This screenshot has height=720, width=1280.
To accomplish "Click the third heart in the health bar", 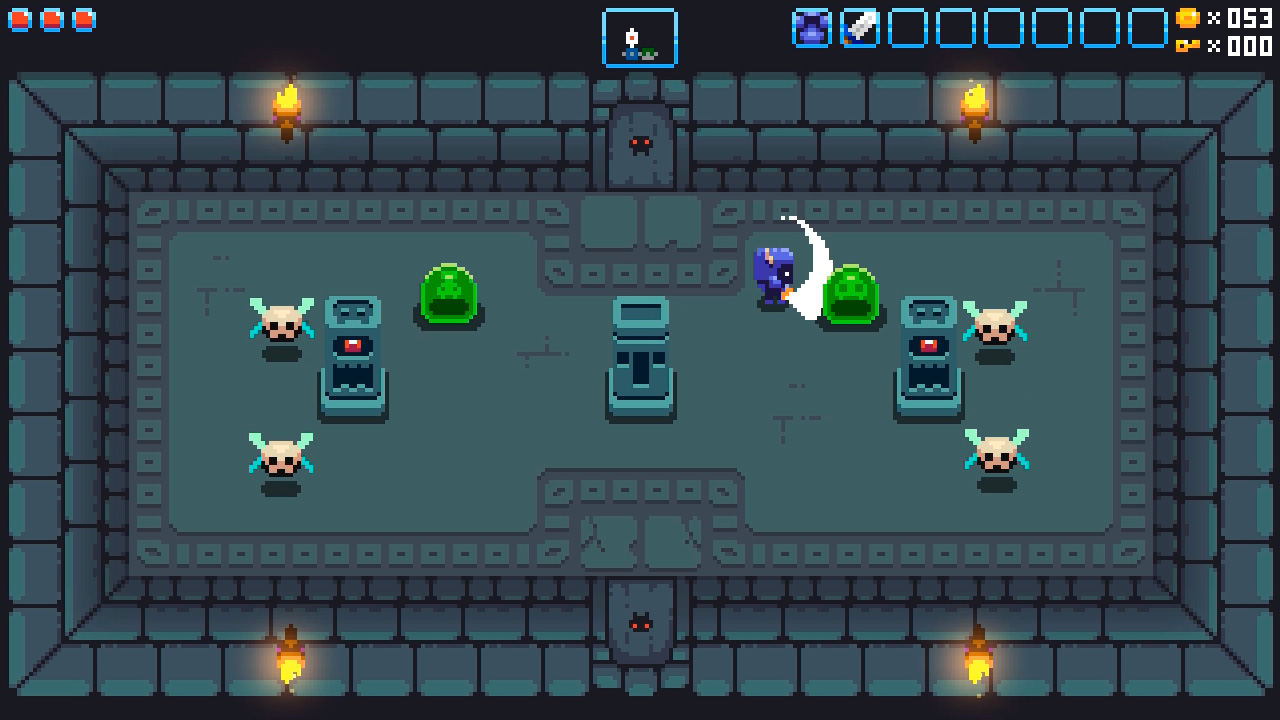I will [85, 18].
